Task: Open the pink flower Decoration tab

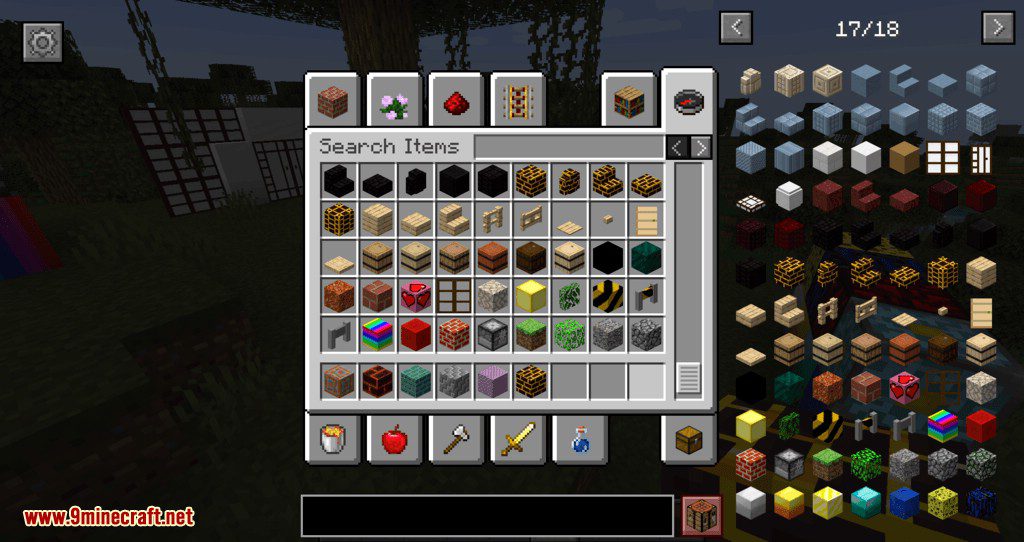Action: click(x=393, y=101)
